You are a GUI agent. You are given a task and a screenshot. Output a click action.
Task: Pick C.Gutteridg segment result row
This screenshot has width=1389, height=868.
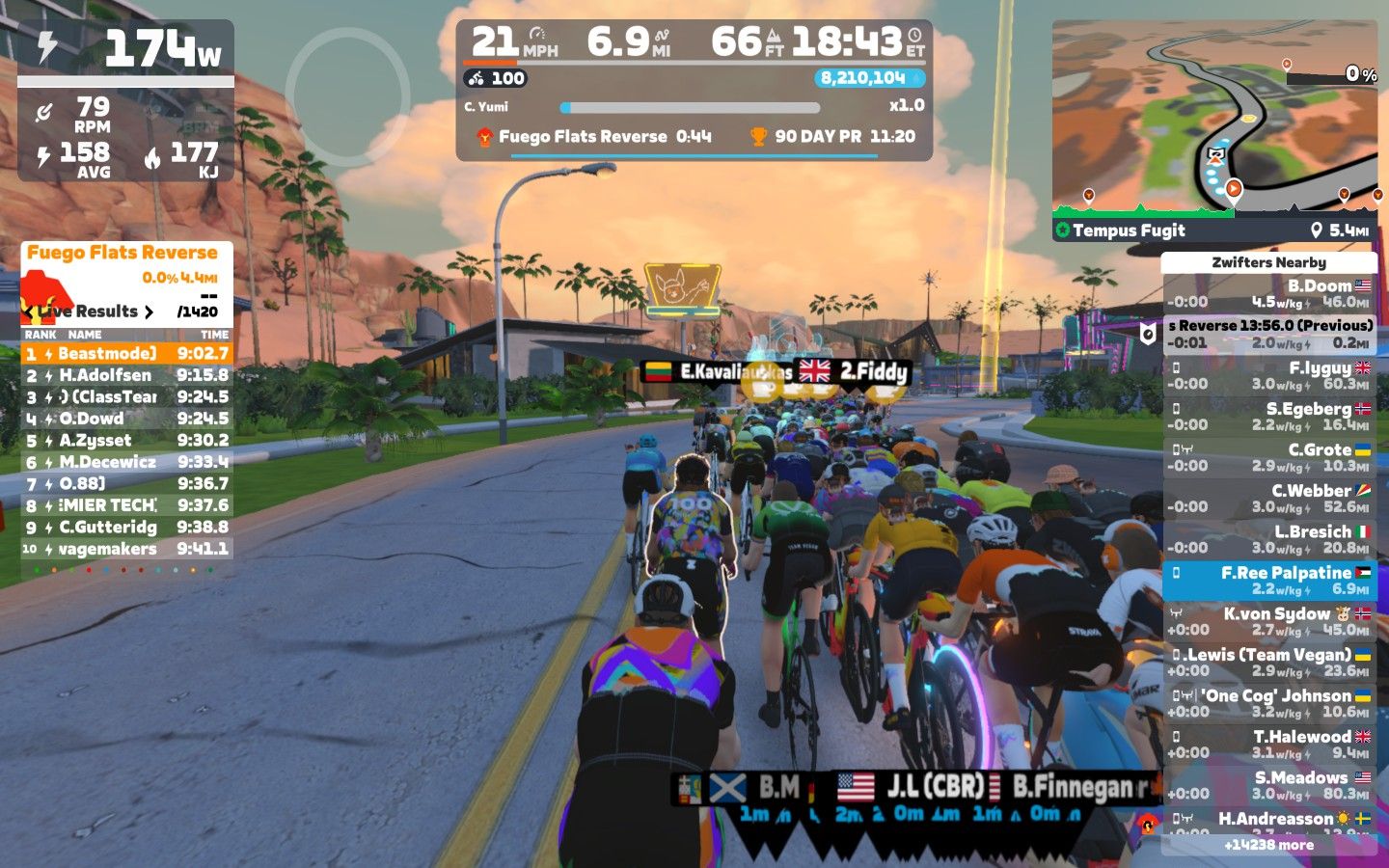[126, 528]
